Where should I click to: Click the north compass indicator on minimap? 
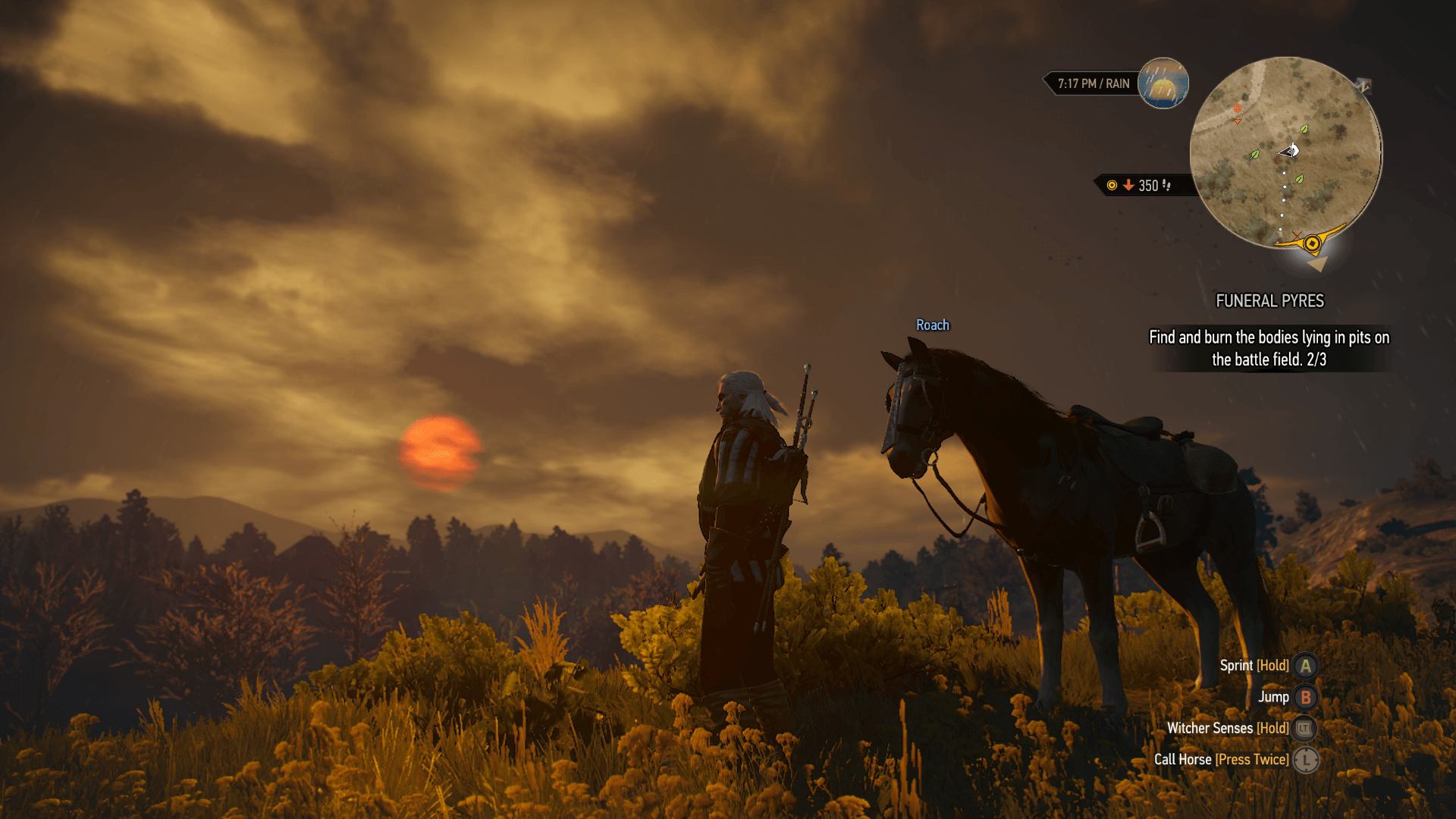(x=1363, y=86)
